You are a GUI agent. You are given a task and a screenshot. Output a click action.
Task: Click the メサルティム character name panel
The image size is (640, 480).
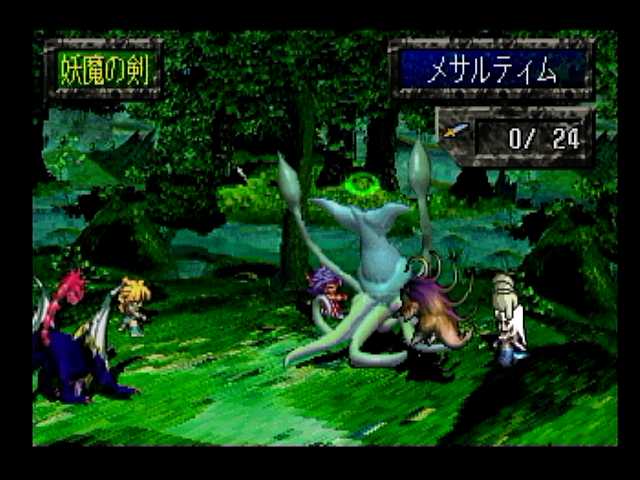[492, 69]
